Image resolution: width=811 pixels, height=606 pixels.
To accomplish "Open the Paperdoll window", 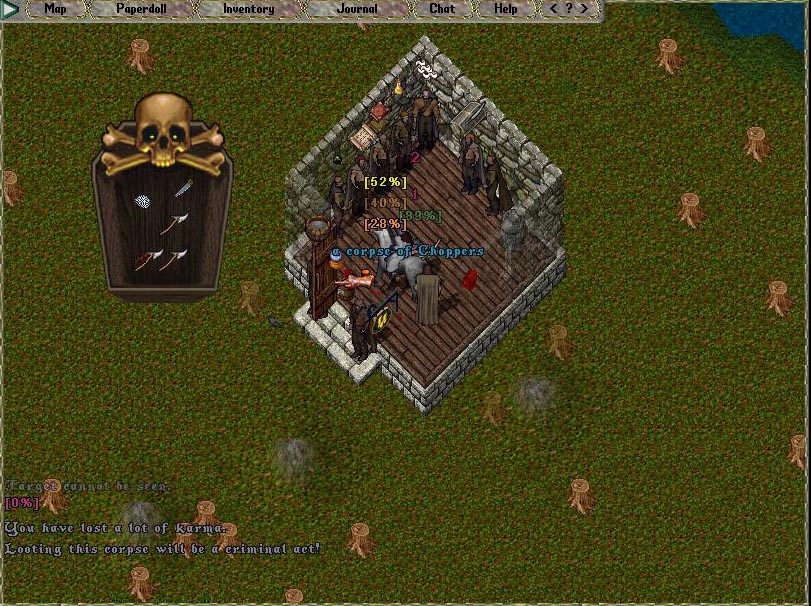I will pos(140,9).
